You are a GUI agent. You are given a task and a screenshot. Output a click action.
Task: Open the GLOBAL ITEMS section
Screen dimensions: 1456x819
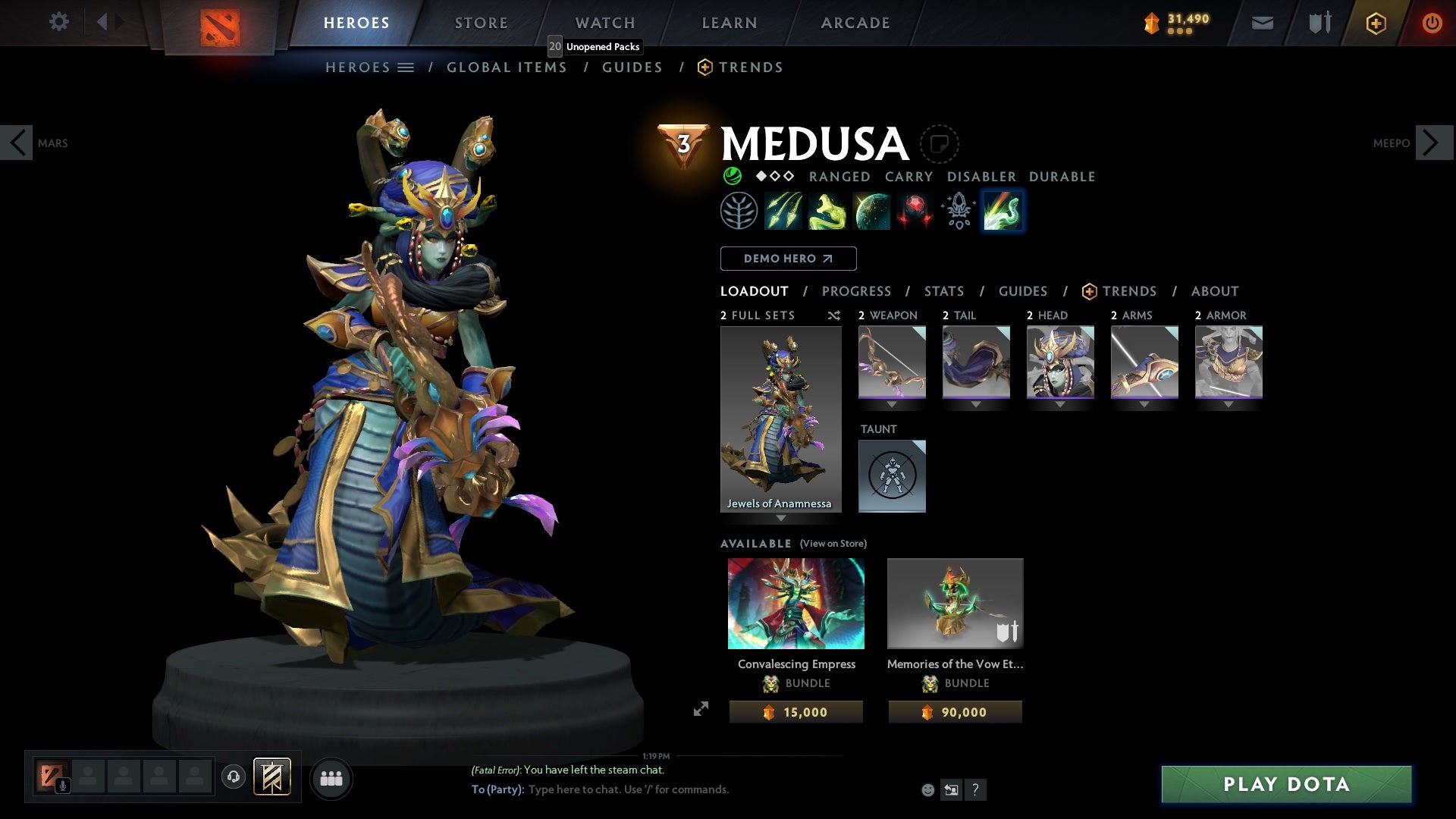coord(507,67)
